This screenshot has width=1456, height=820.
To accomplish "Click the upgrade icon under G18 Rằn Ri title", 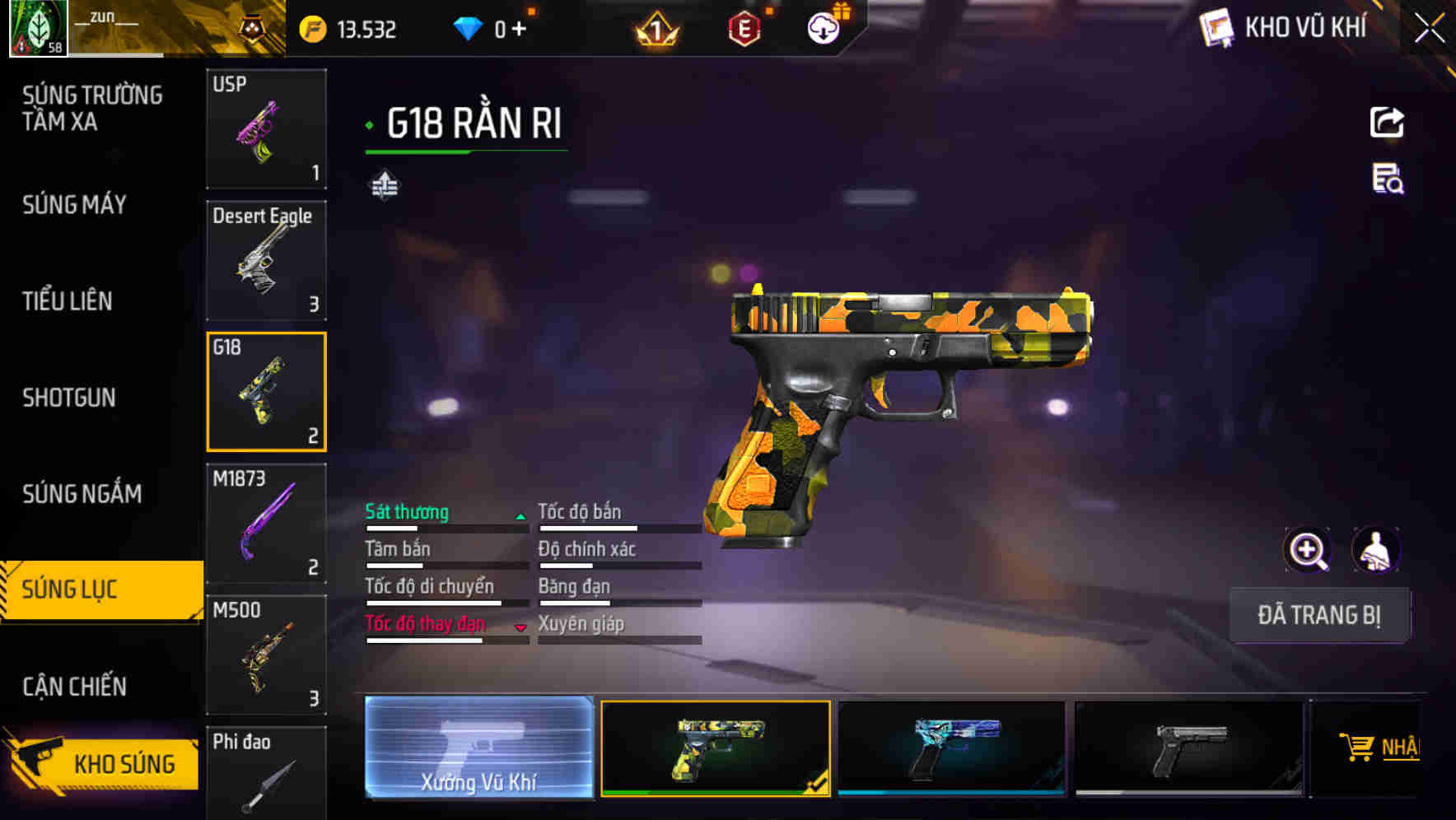I will click(x=384, y=185).
